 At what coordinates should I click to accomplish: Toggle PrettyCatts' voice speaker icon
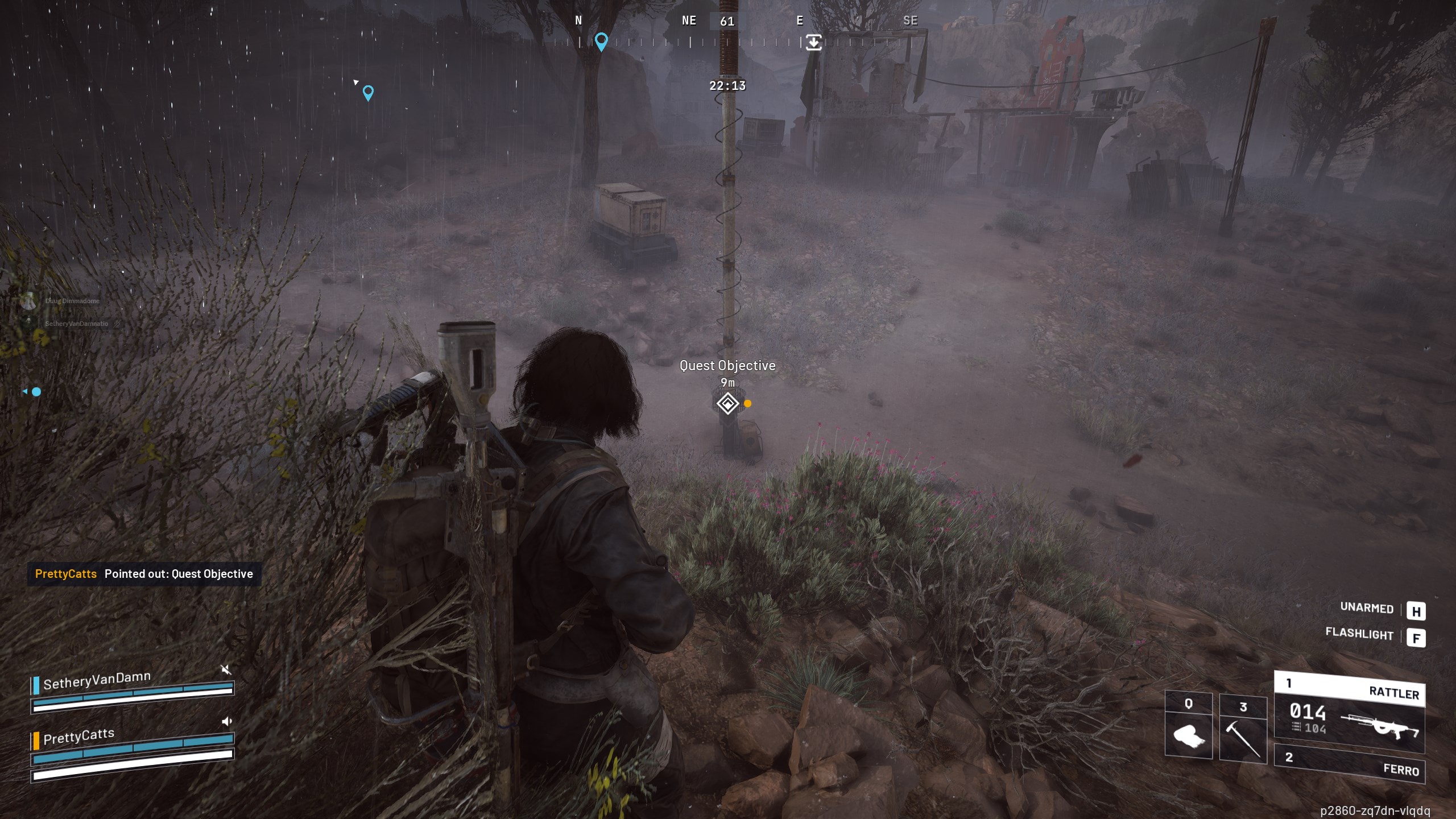(x=227, y=722)
